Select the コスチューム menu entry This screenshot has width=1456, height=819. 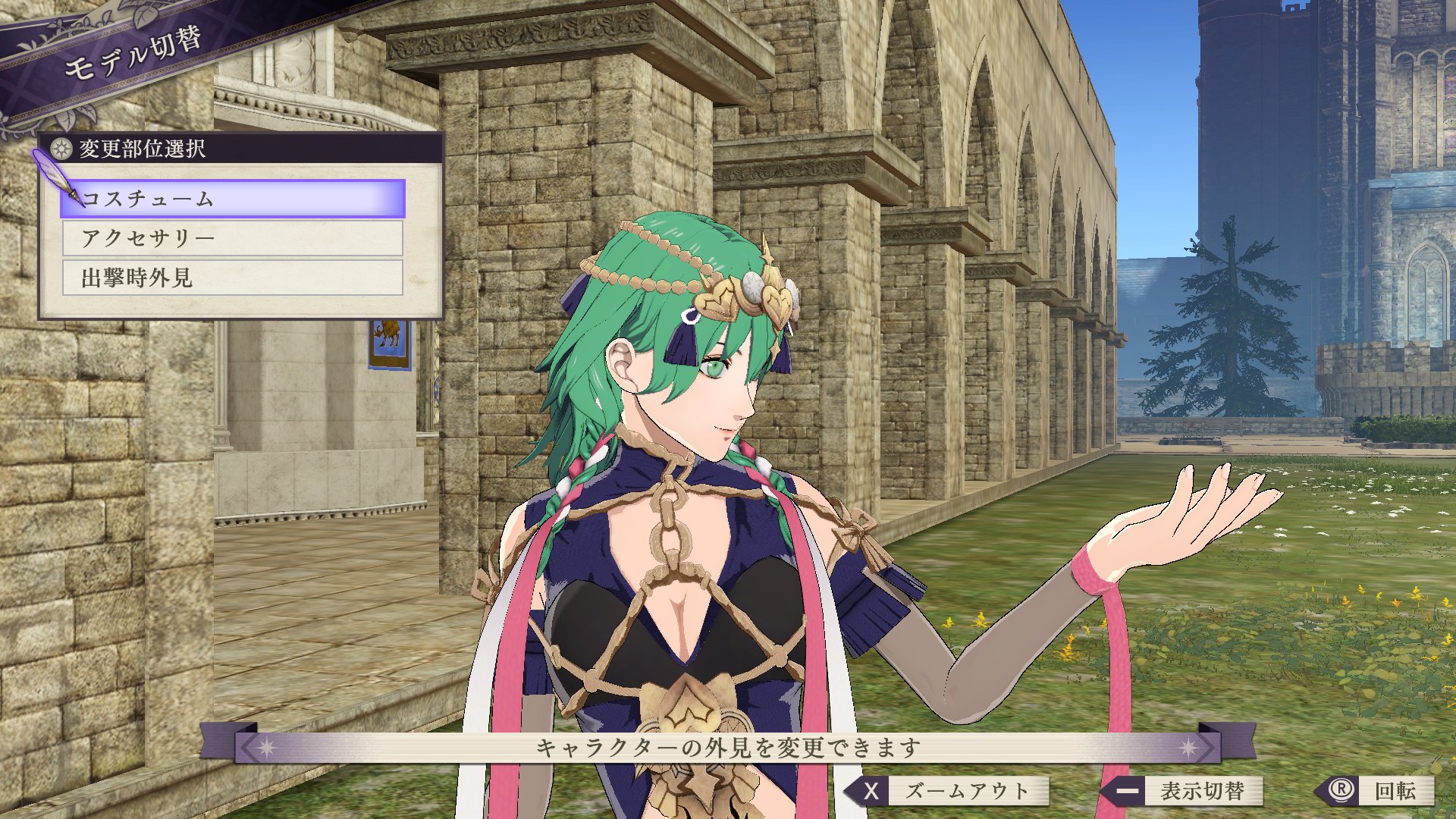point(233,199)
